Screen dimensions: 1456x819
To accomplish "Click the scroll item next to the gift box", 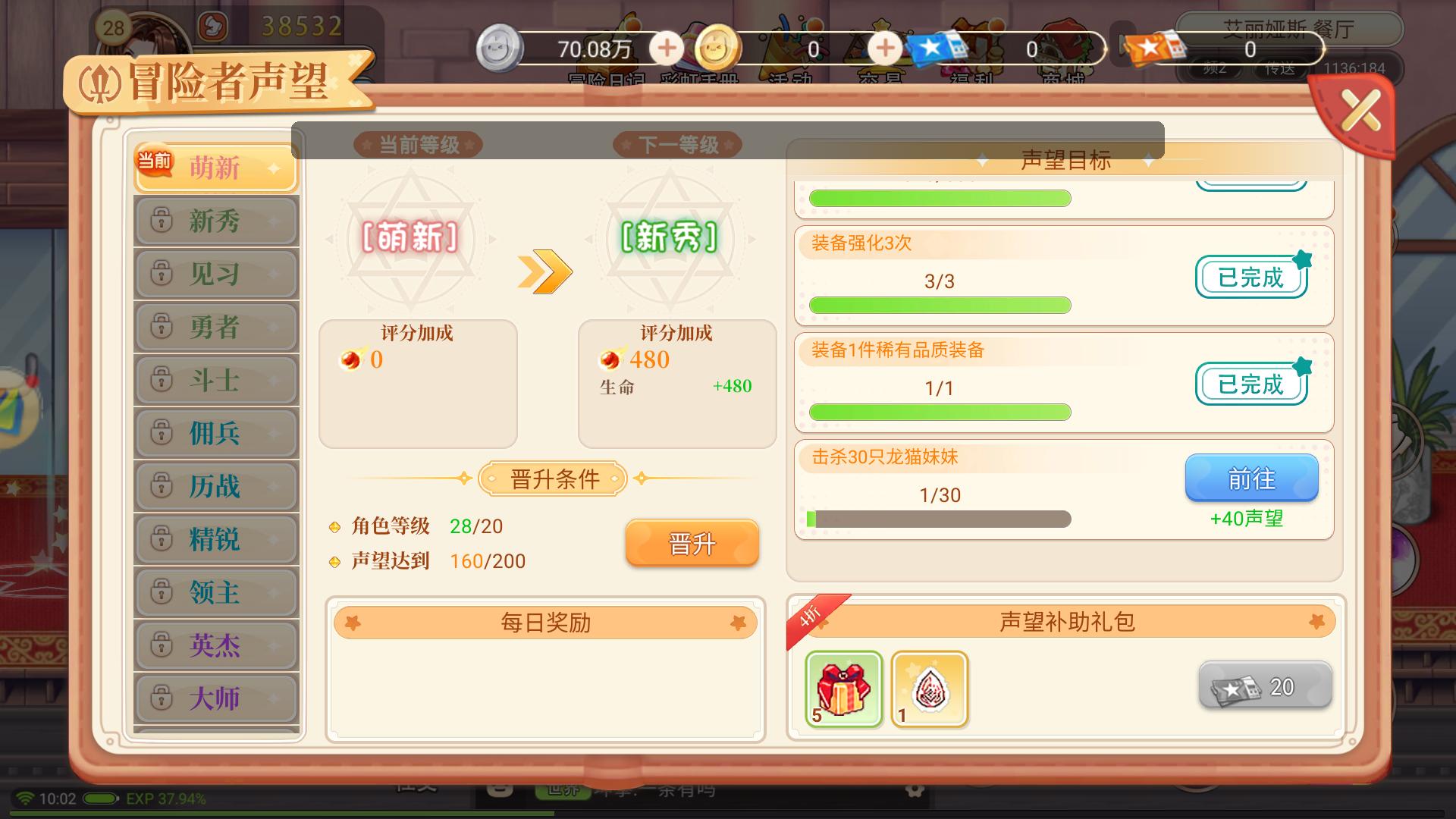I will point(929,689).
